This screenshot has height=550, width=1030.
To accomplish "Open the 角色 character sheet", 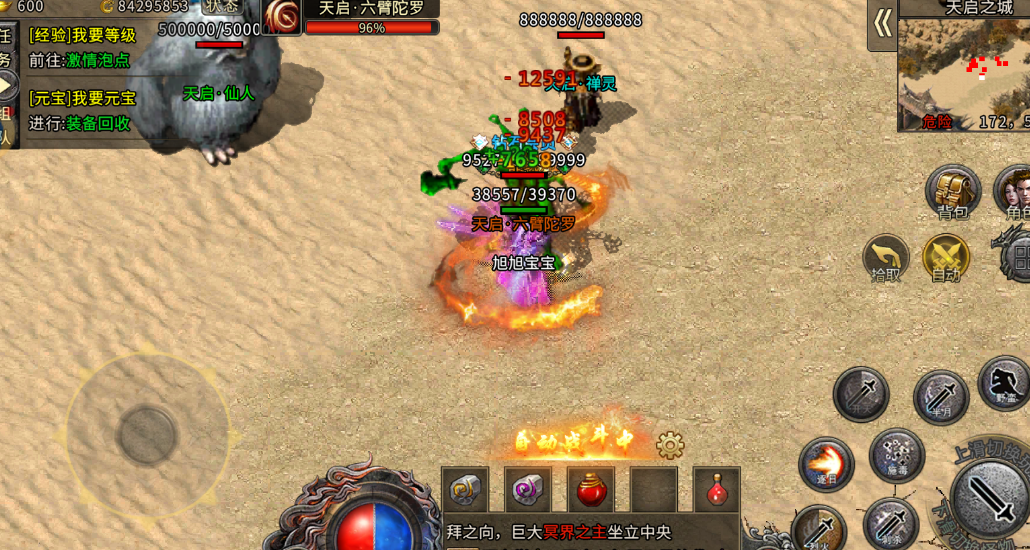I will (1015, 190).
